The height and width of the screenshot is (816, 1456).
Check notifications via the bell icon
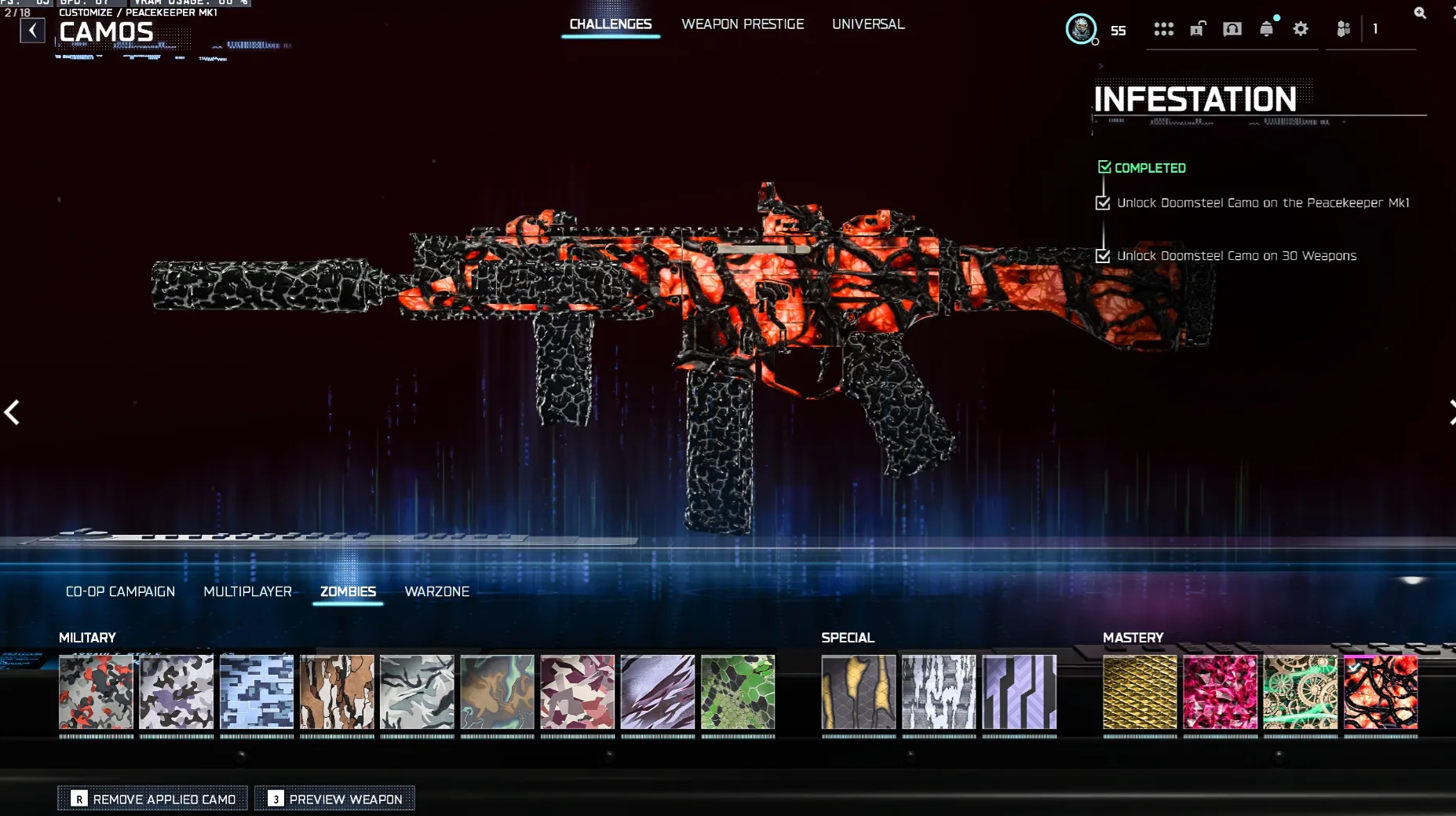[1267, 28]
